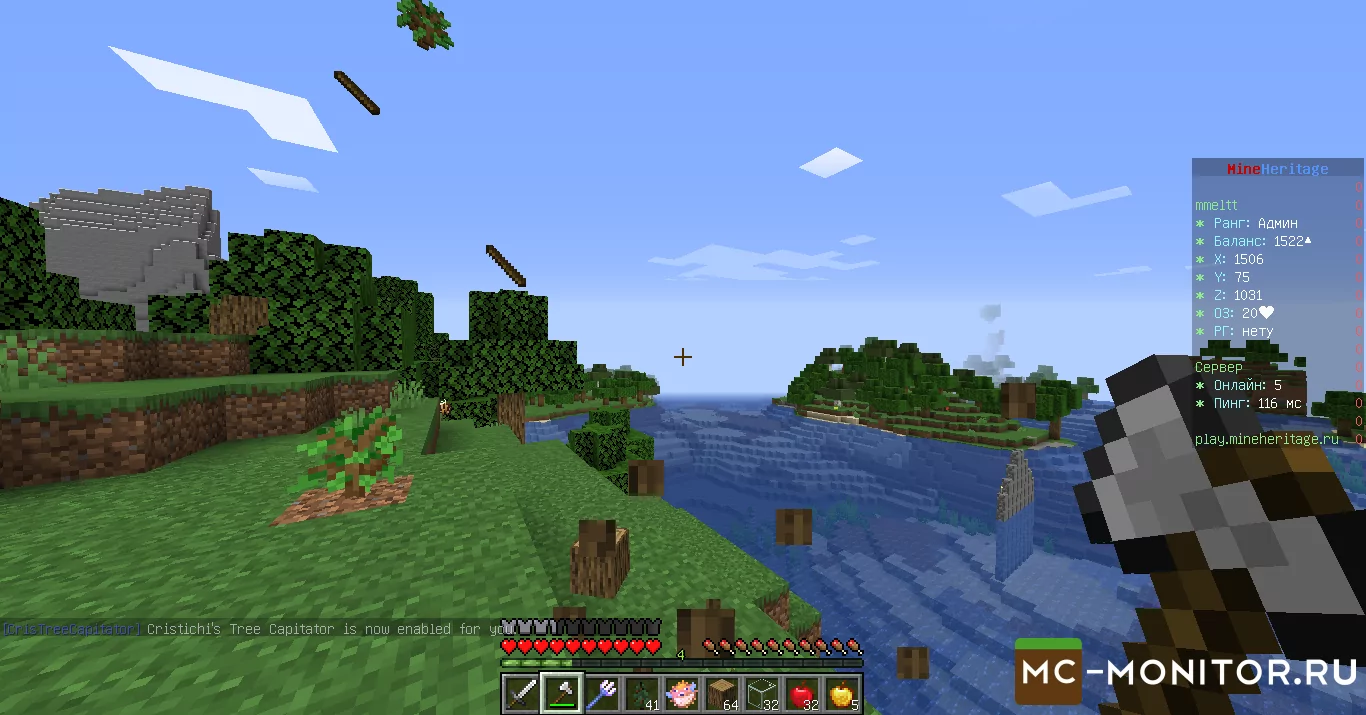Image resolution: width=1366 pixels, height=715 pixels.
Task: Select the golden apple slot
Action: point(843,693)
